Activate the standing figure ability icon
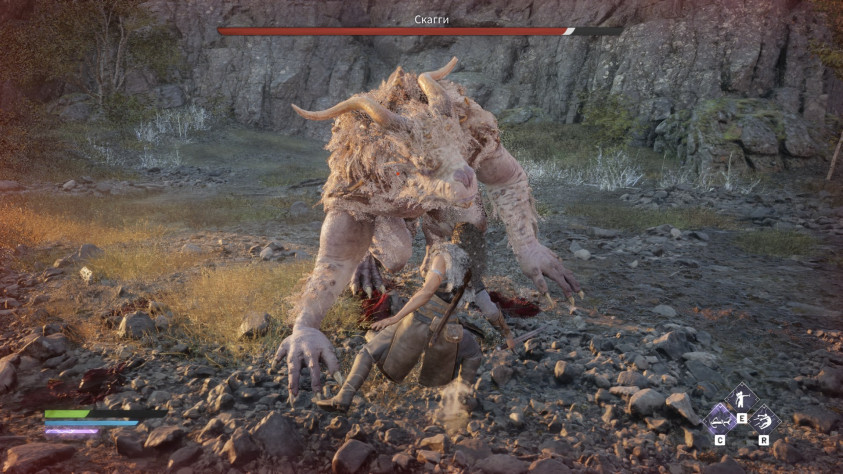 pos(741,398)
